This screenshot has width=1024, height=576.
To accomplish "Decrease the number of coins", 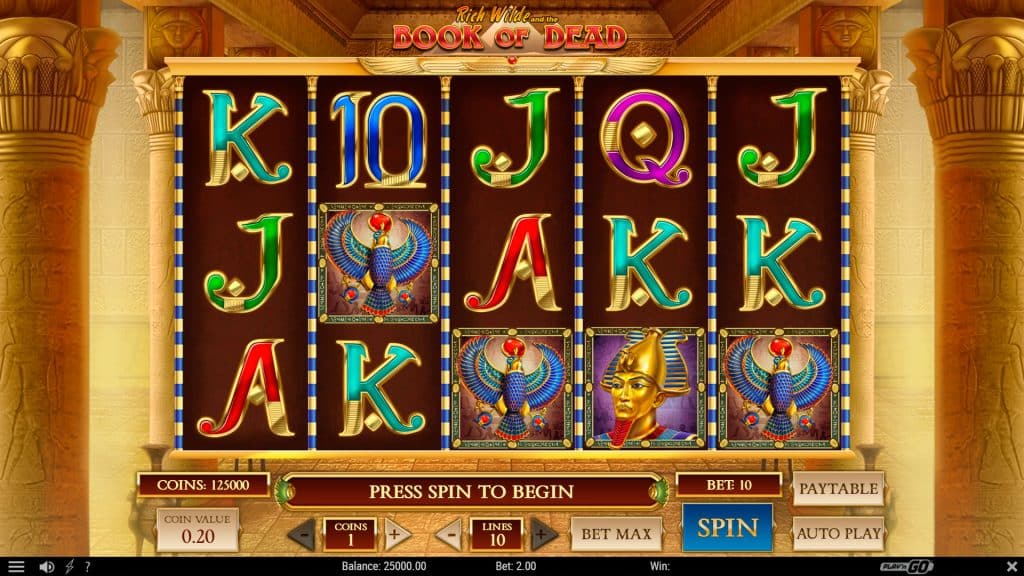I will (302, 534).
